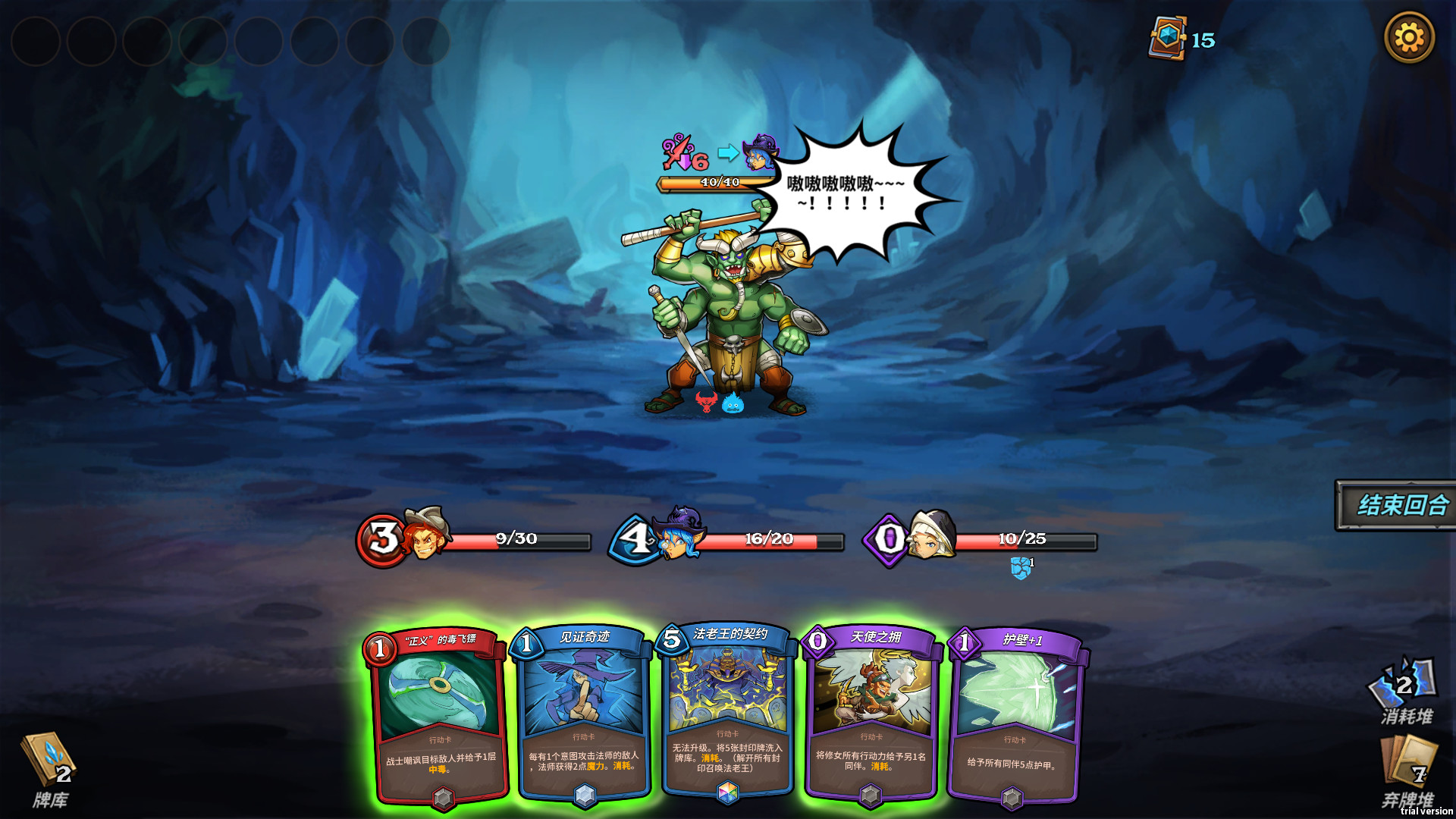Select the 见证奇迹 card
This screenshot has width=1456, height=819.
click(582, 713)
